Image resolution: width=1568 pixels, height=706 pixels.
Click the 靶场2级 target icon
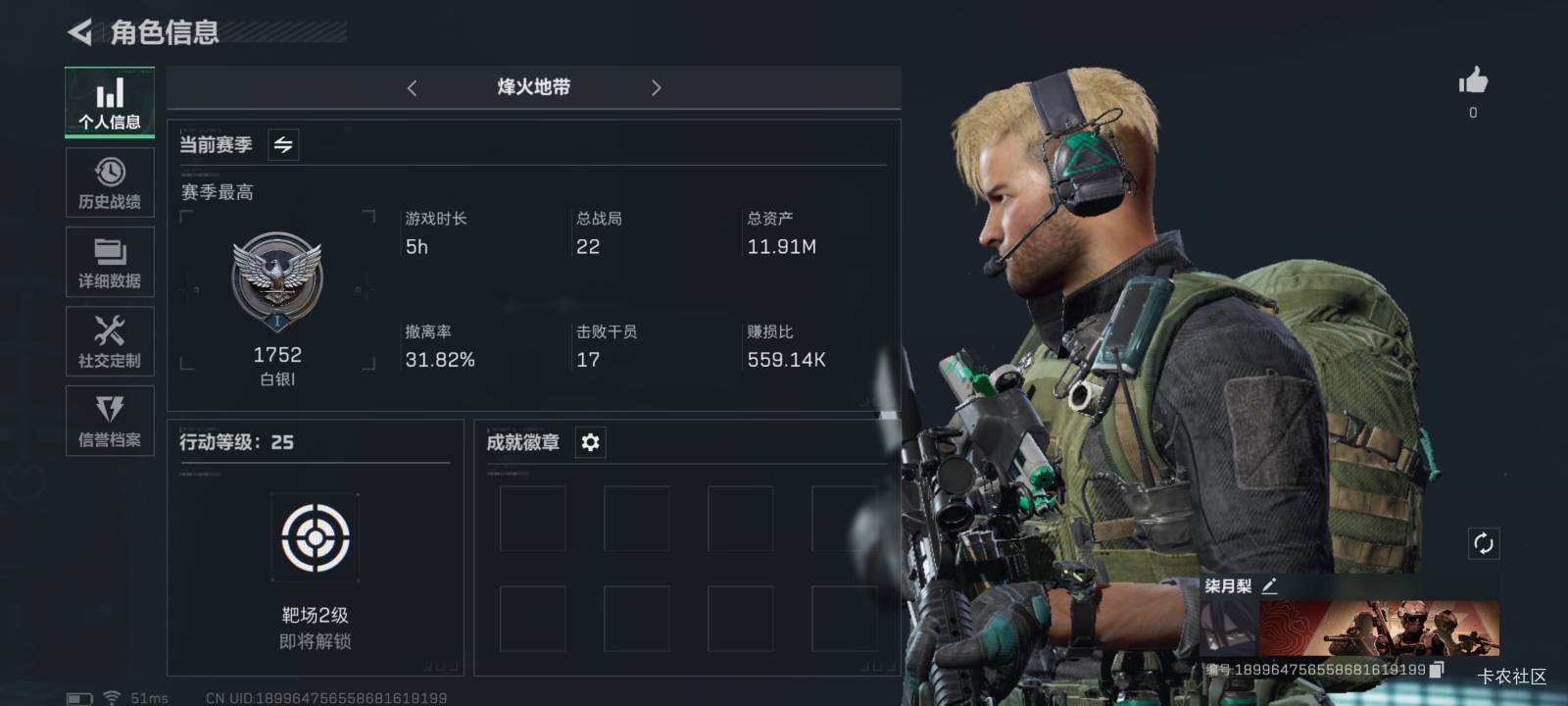pyautogui.click(x=315, y=537)
